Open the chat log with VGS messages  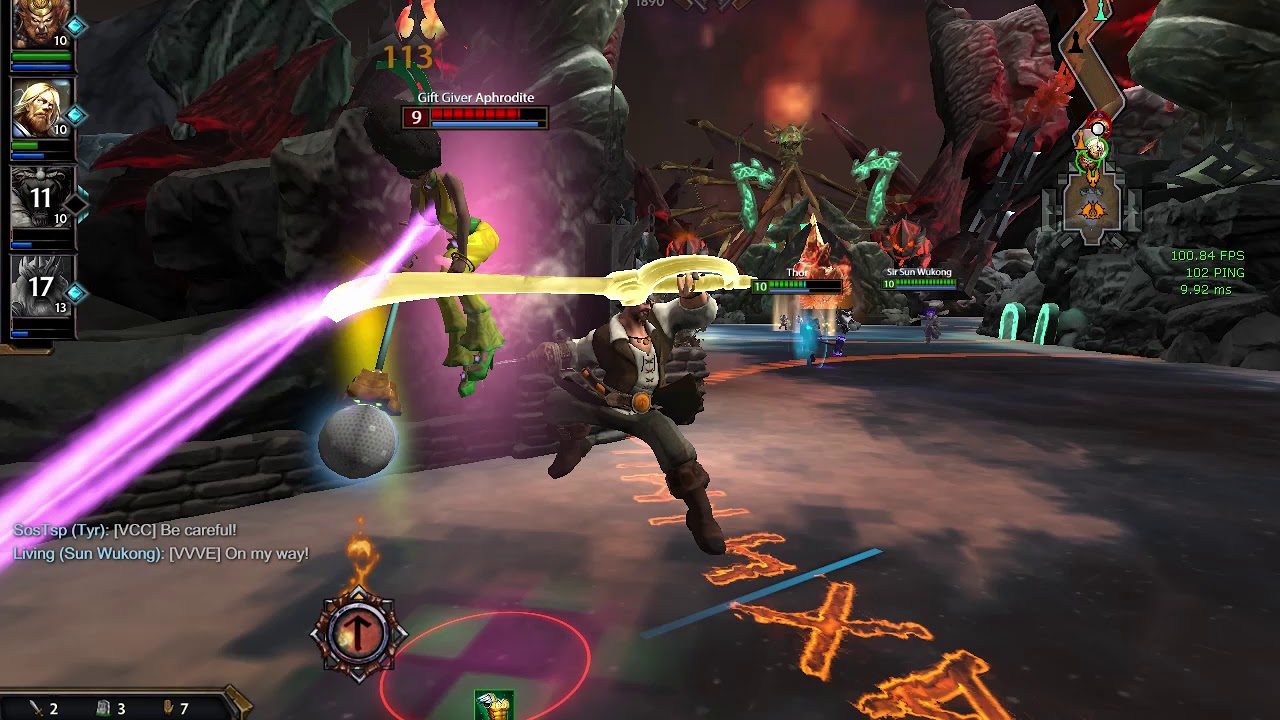pos(161,542)
